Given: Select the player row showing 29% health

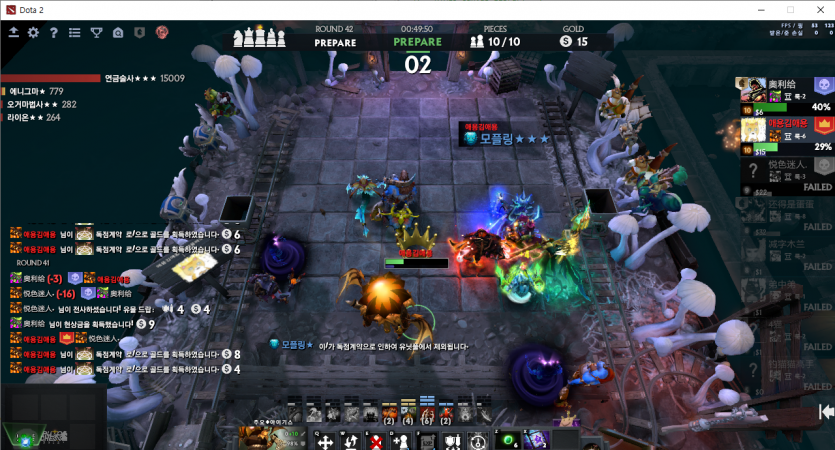Looking at the screenshot, I should click(x=785, y=136).
